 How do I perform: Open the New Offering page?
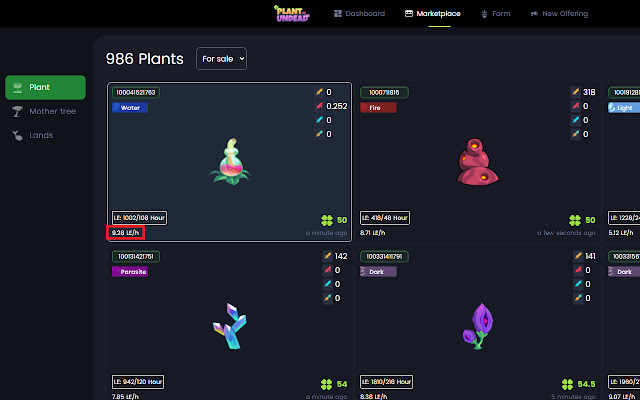coord(559,14)
